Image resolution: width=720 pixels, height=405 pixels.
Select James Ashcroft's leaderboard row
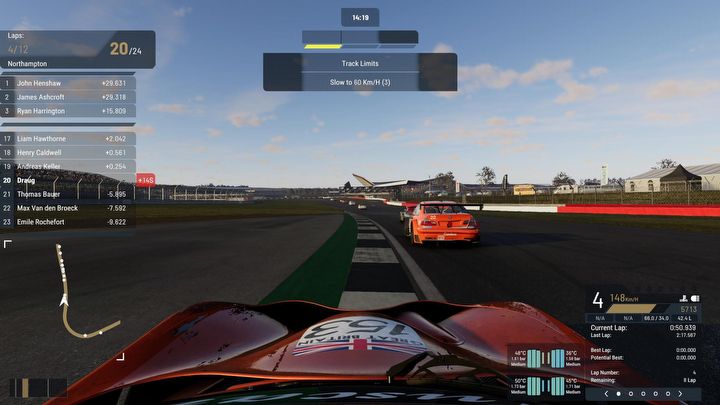tap(70, 97)
